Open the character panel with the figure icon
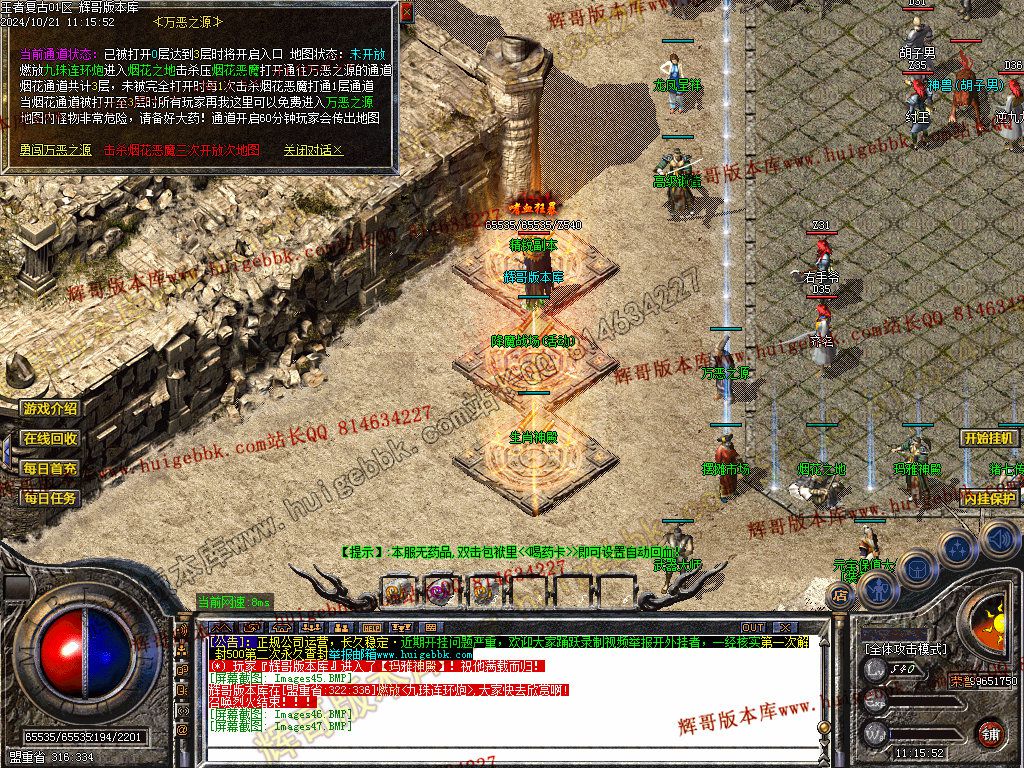The height and width of the screenshot is (768, 1024). tap(876, 590)
